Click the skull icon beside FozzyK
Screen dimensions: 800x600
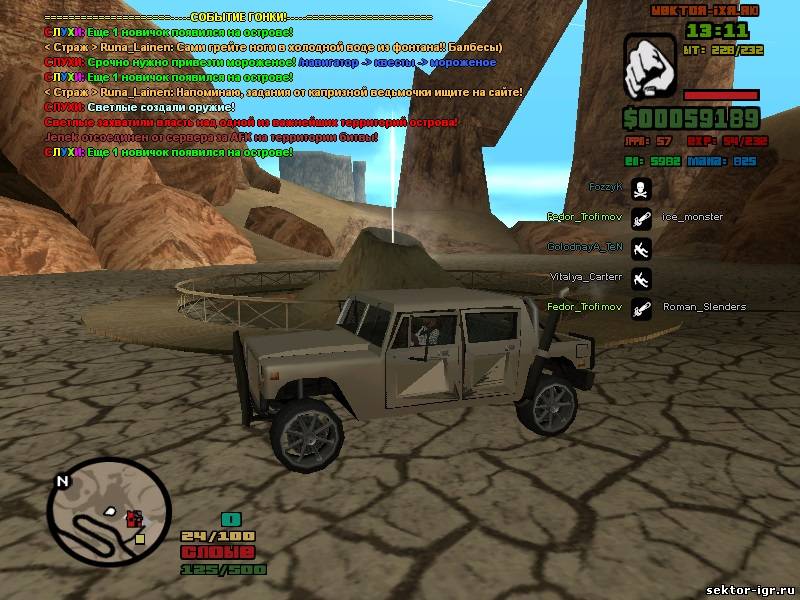pyautogui.click(x=641, y=186)
